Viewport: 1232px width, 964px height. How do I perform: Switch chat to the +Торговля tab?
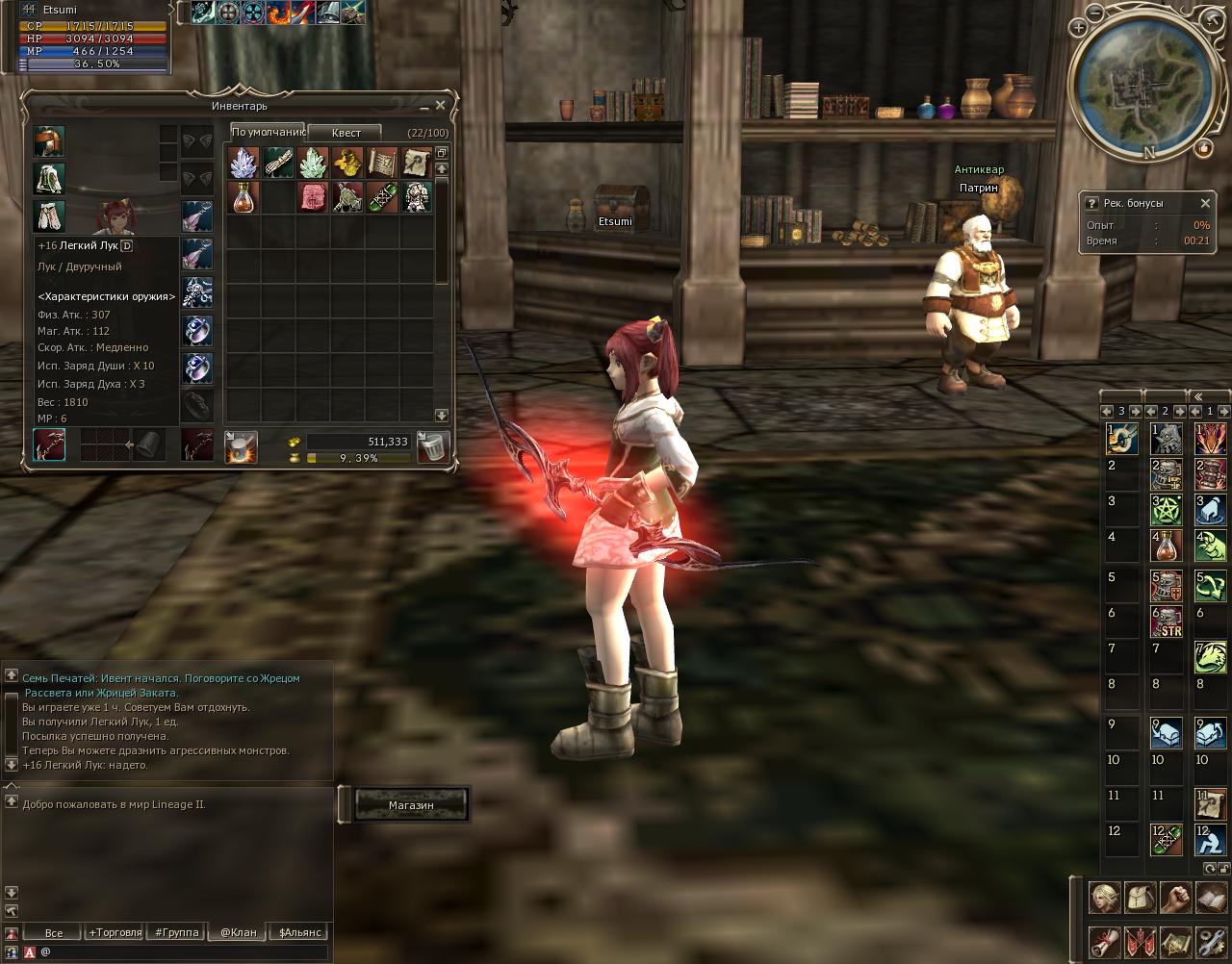click(115, 932)
